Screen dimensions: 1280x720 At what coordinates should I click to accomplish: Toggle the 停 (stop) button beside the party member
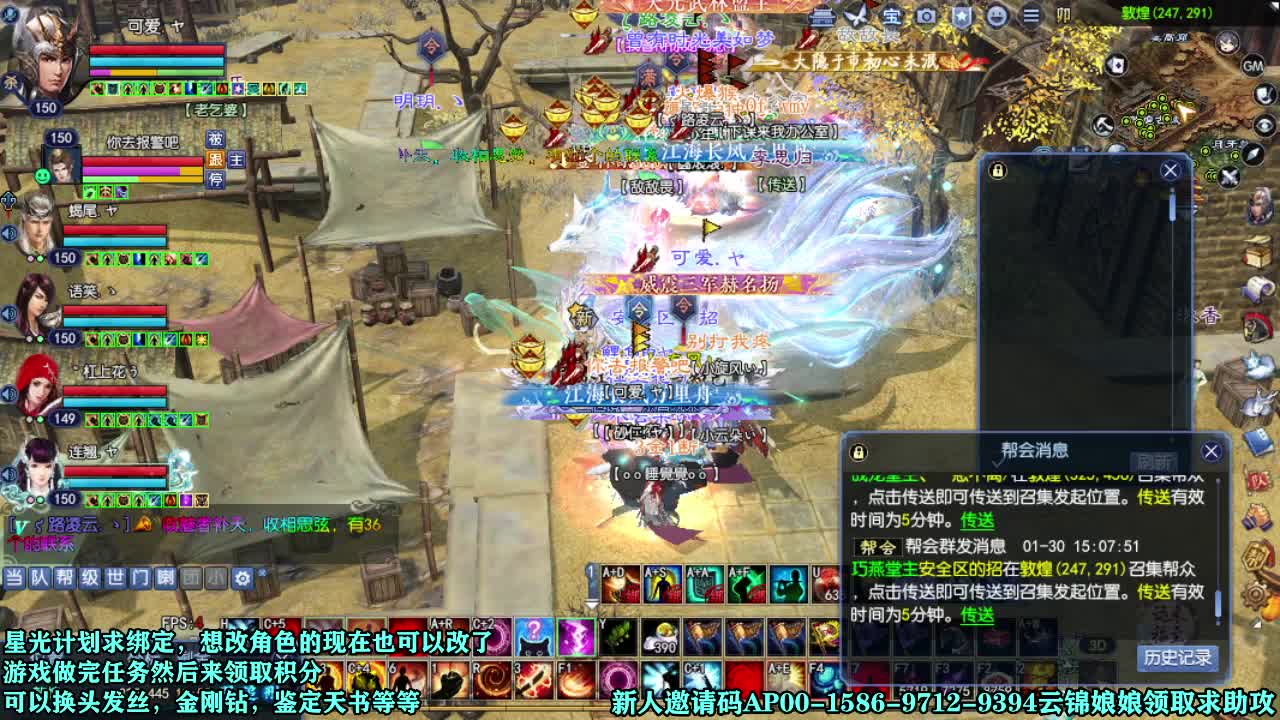click(x=216, y=179)
